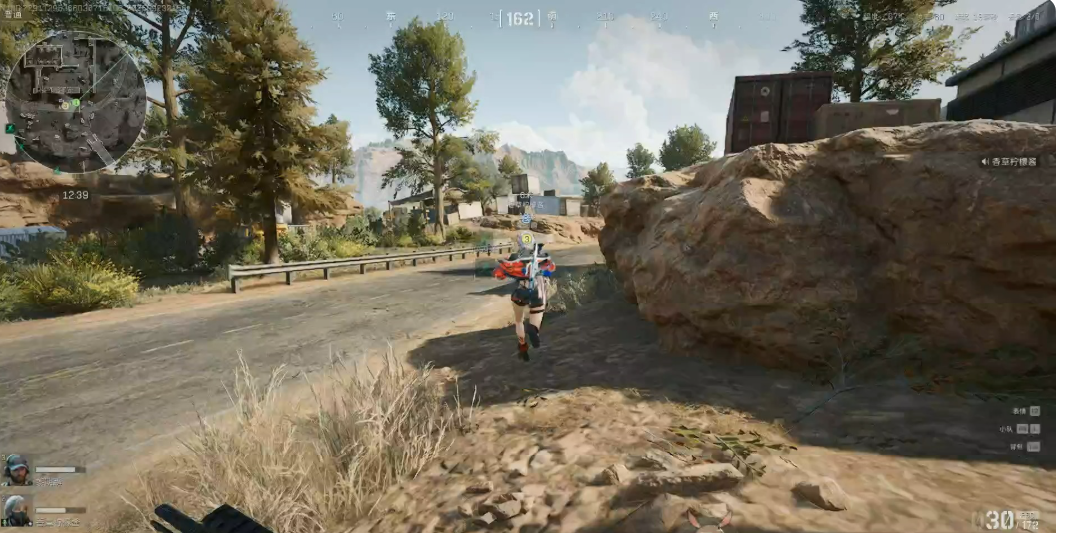Select the bearded teammate portrait with cap
The height and width of the screenshot is (533, 1077).
tap(17, 469)
